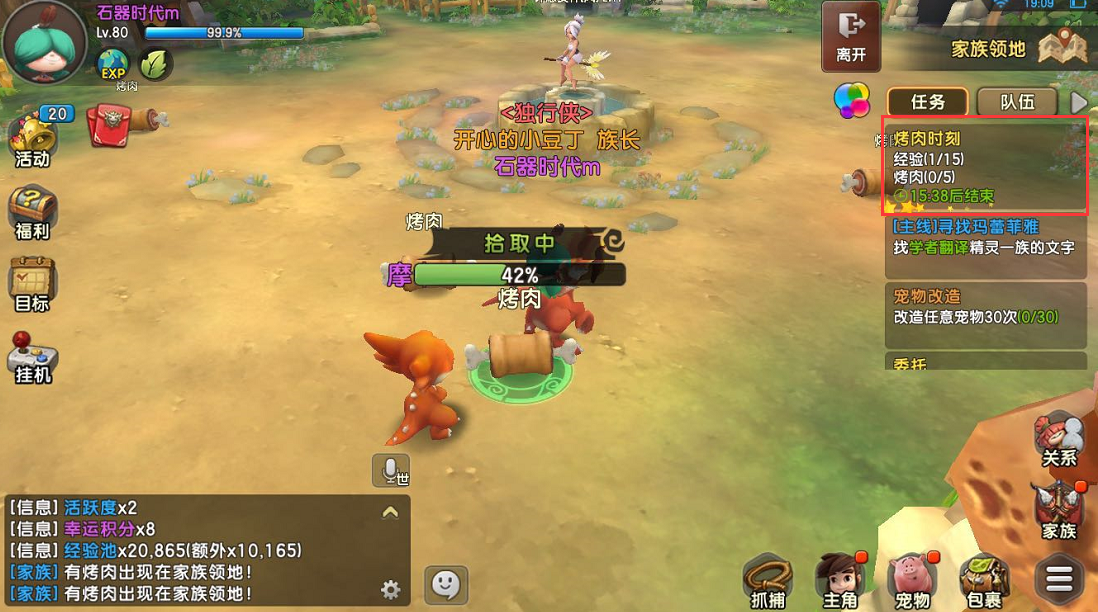This screenshot has height=612, width=1098.
Task: Open the 烤肉时刻 quest tracker entry
Action: point(985,166)
